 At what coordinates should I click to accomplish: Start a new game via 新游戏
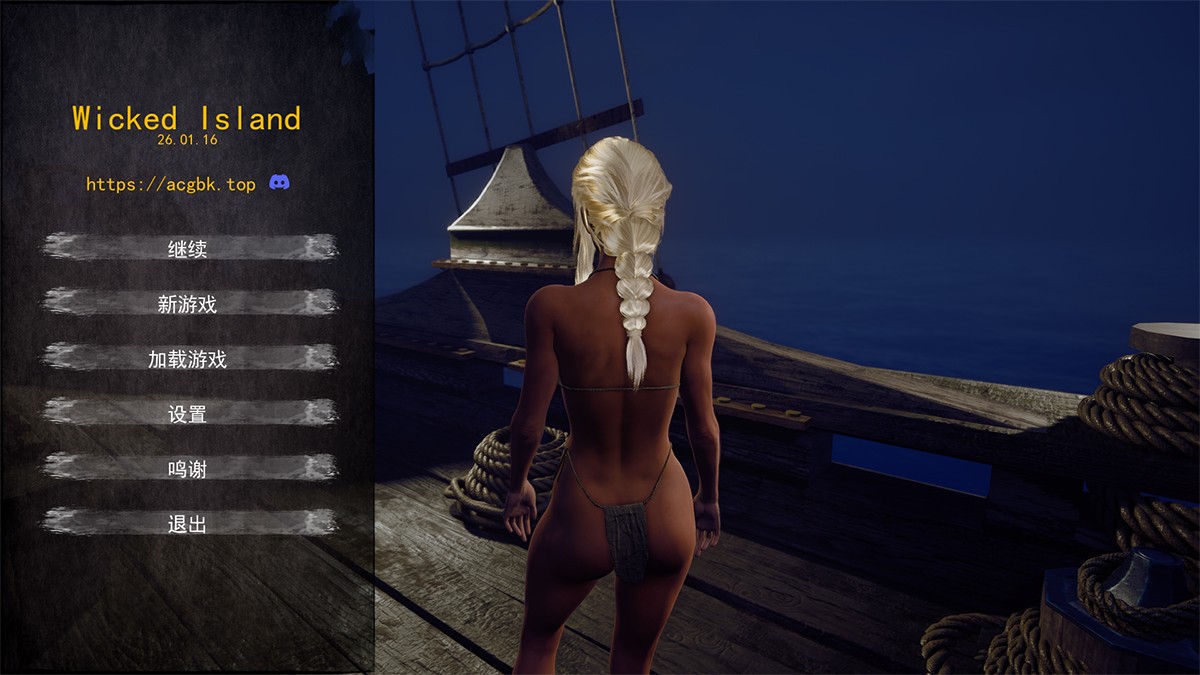pyautogui.click(x=188, y=303)
